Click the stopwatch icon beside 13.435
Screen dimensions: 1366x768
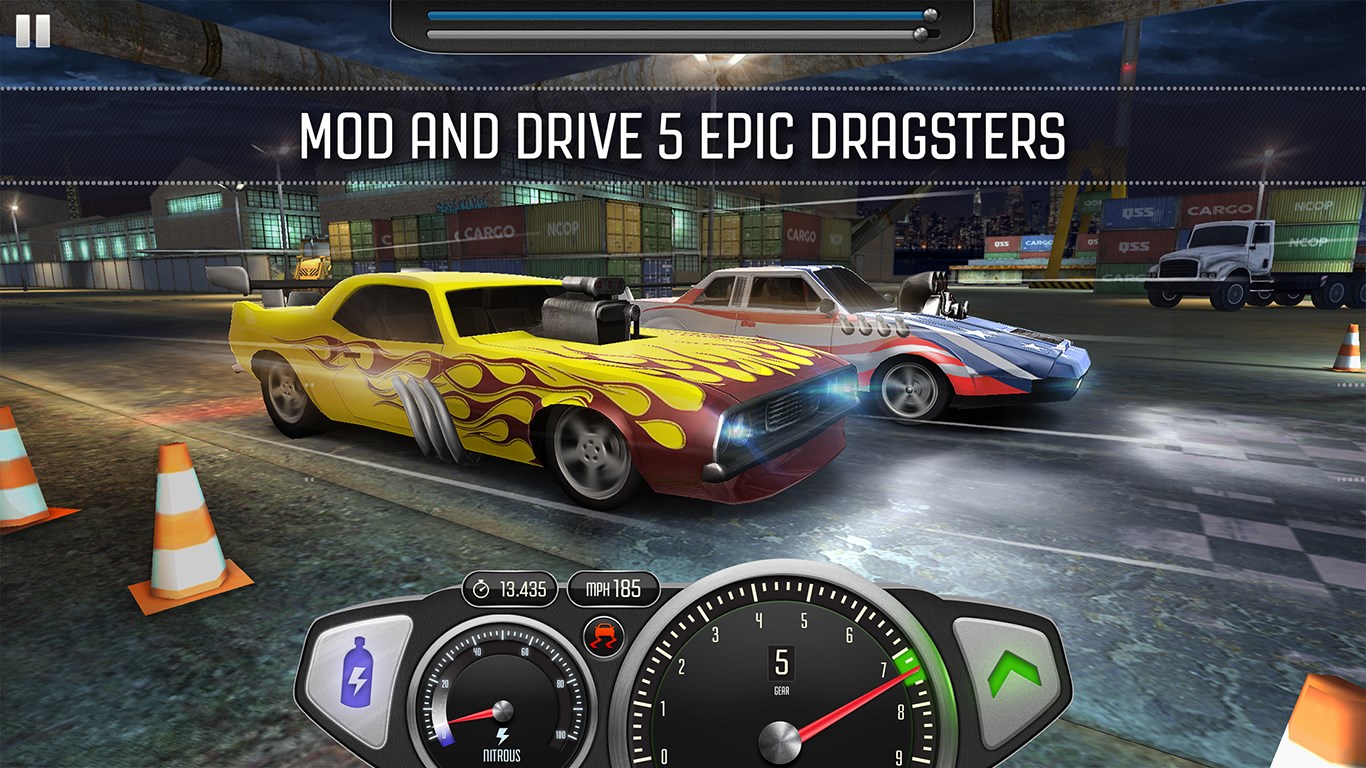coord(480,589)
